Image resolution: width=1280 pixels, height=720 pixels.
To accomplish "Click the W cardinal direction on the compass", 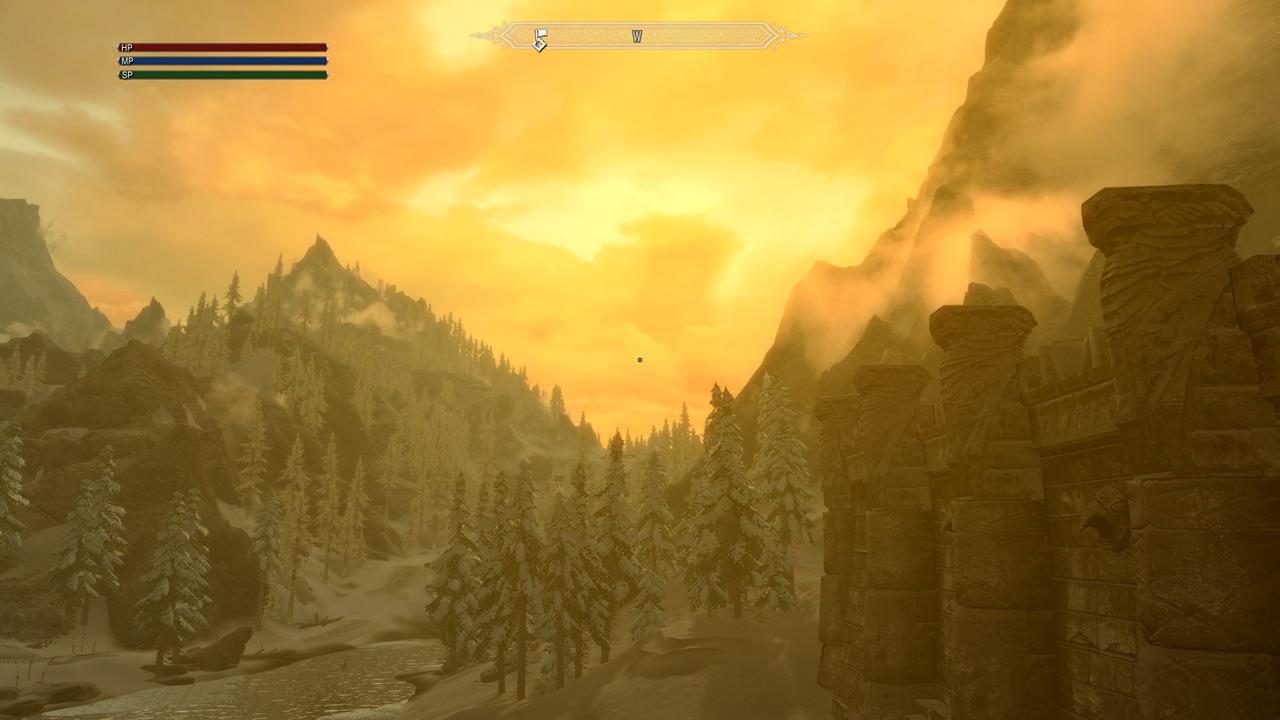I will coord(637,34).
